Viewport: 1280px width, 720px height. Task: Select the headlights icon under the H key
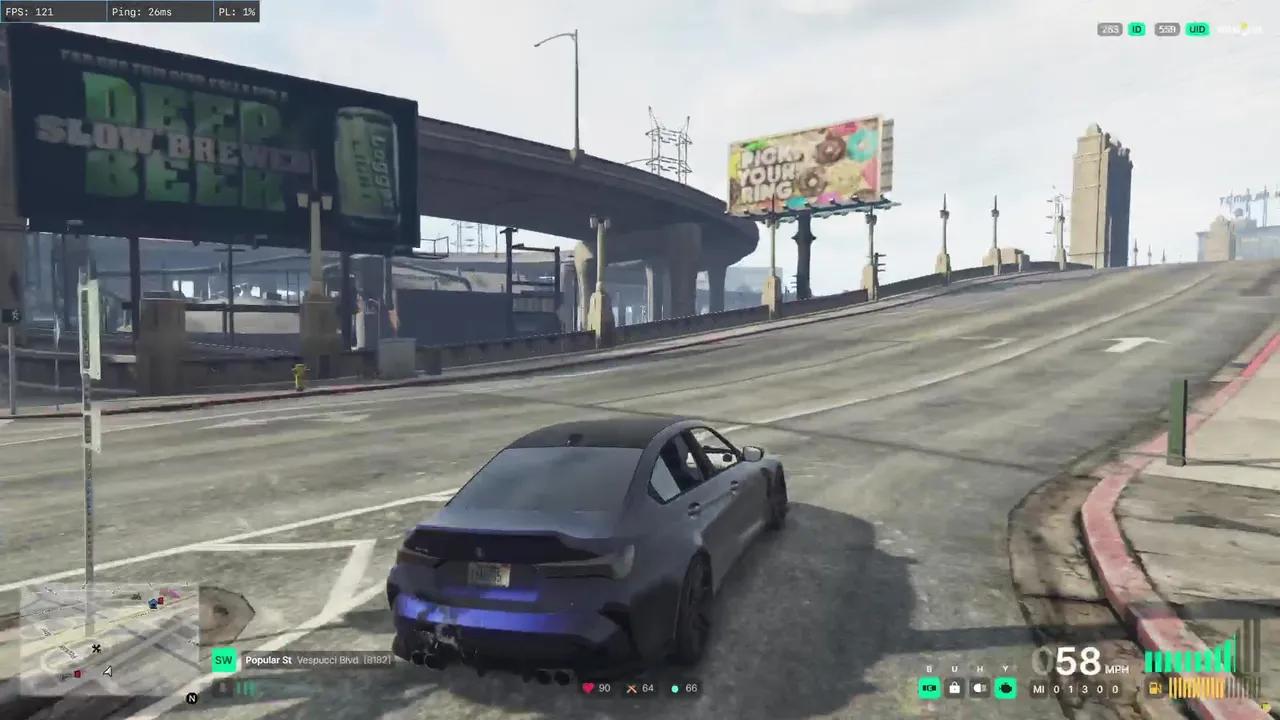[x=979, y=688]
